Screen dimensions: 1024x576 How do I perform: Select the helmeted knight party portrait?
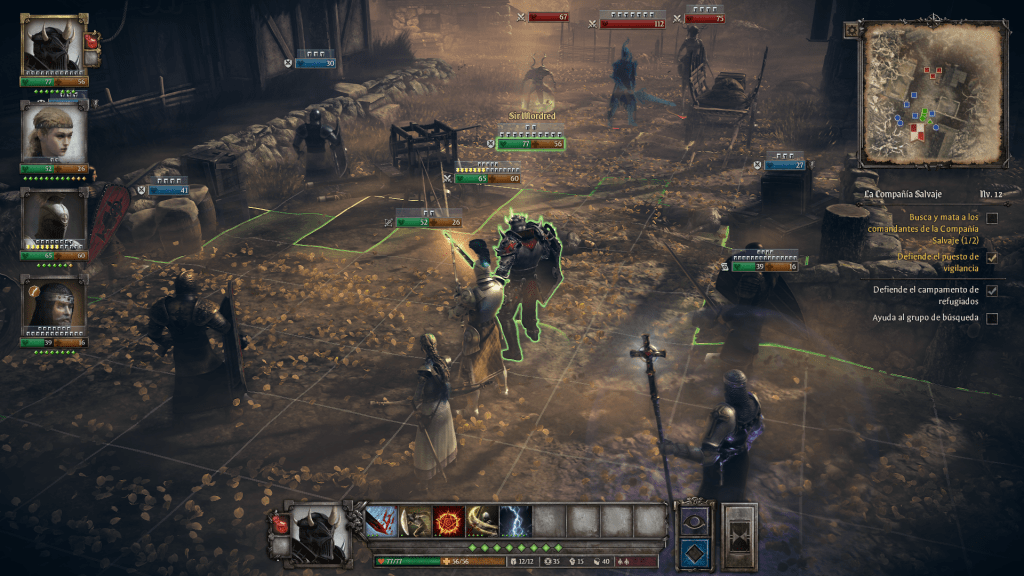pyautogui.click(x=53, y=218)
